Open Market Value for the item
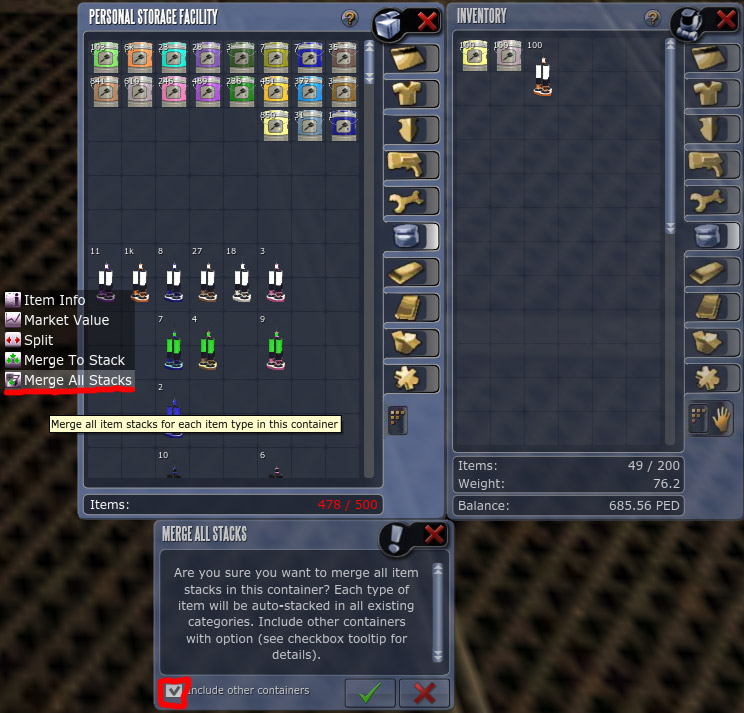744x713 pixels. [x=66, y=320]
